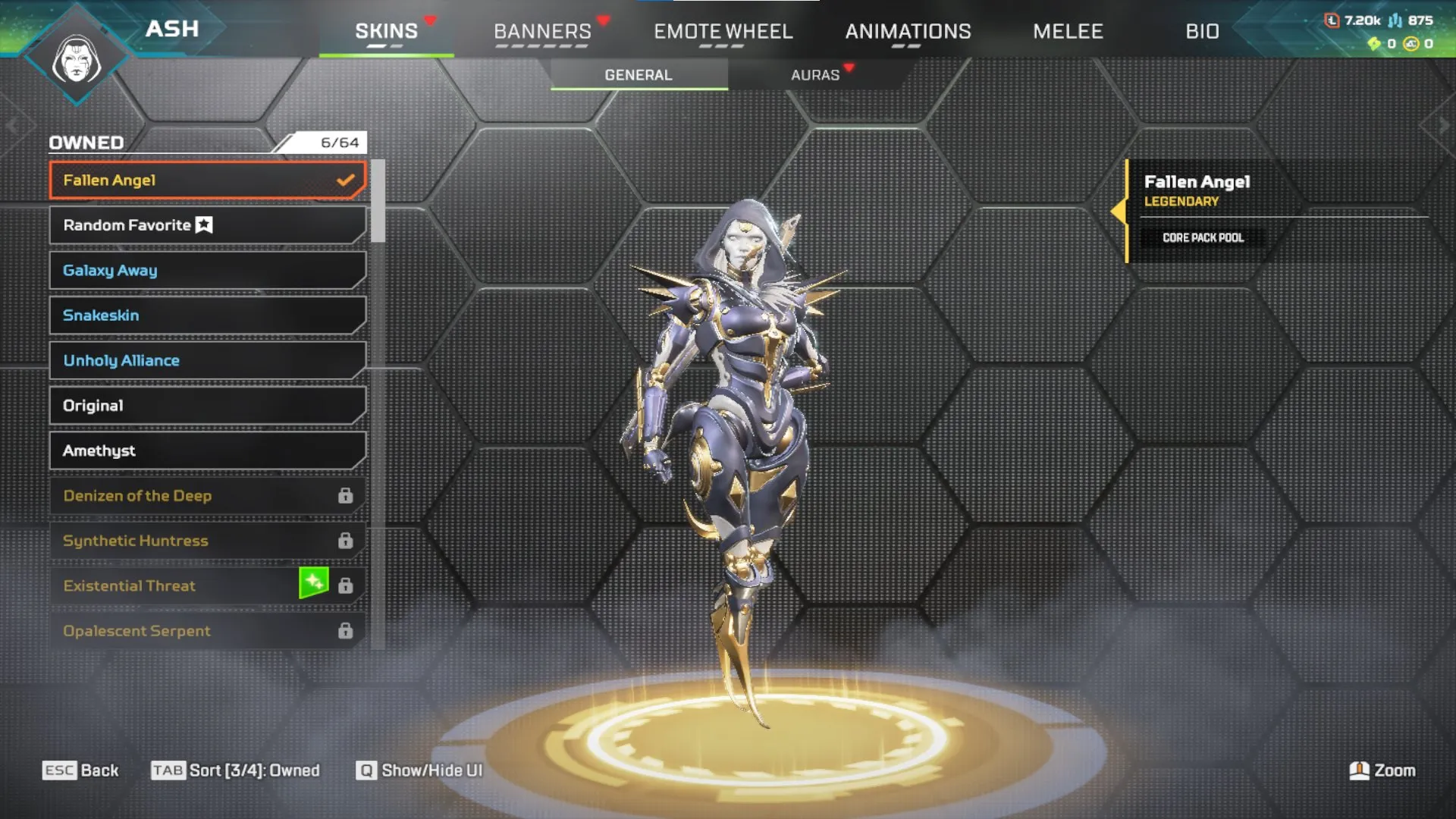
Task: Click the lock icon on Synthetic Huntress
Action: tap(347, 541)
